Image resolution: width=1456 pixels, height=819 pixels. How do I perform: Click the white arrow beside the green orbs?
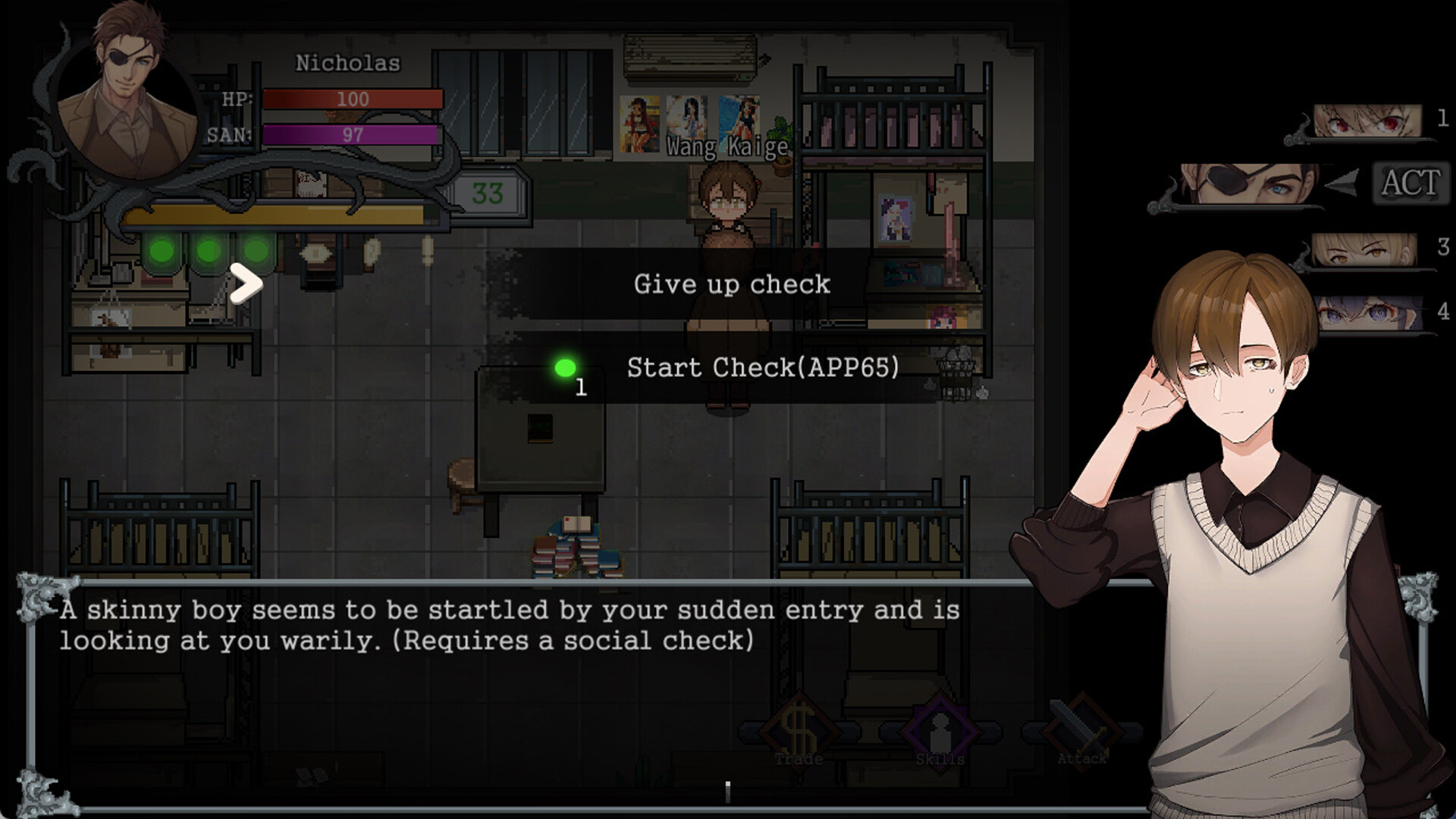tap(246, 284)
